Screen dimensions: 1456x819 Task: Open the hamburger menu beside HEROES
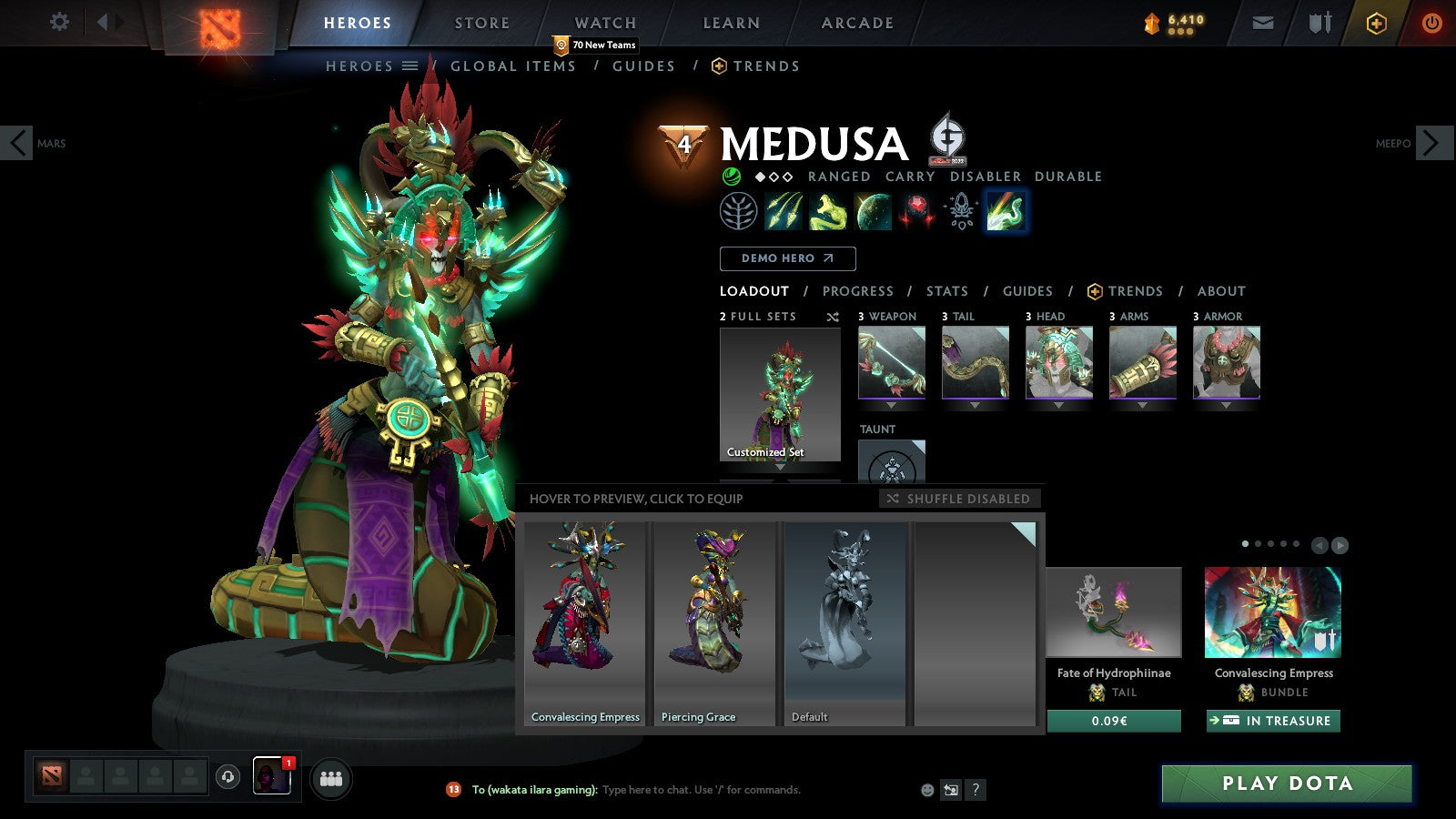pos(410,65)
